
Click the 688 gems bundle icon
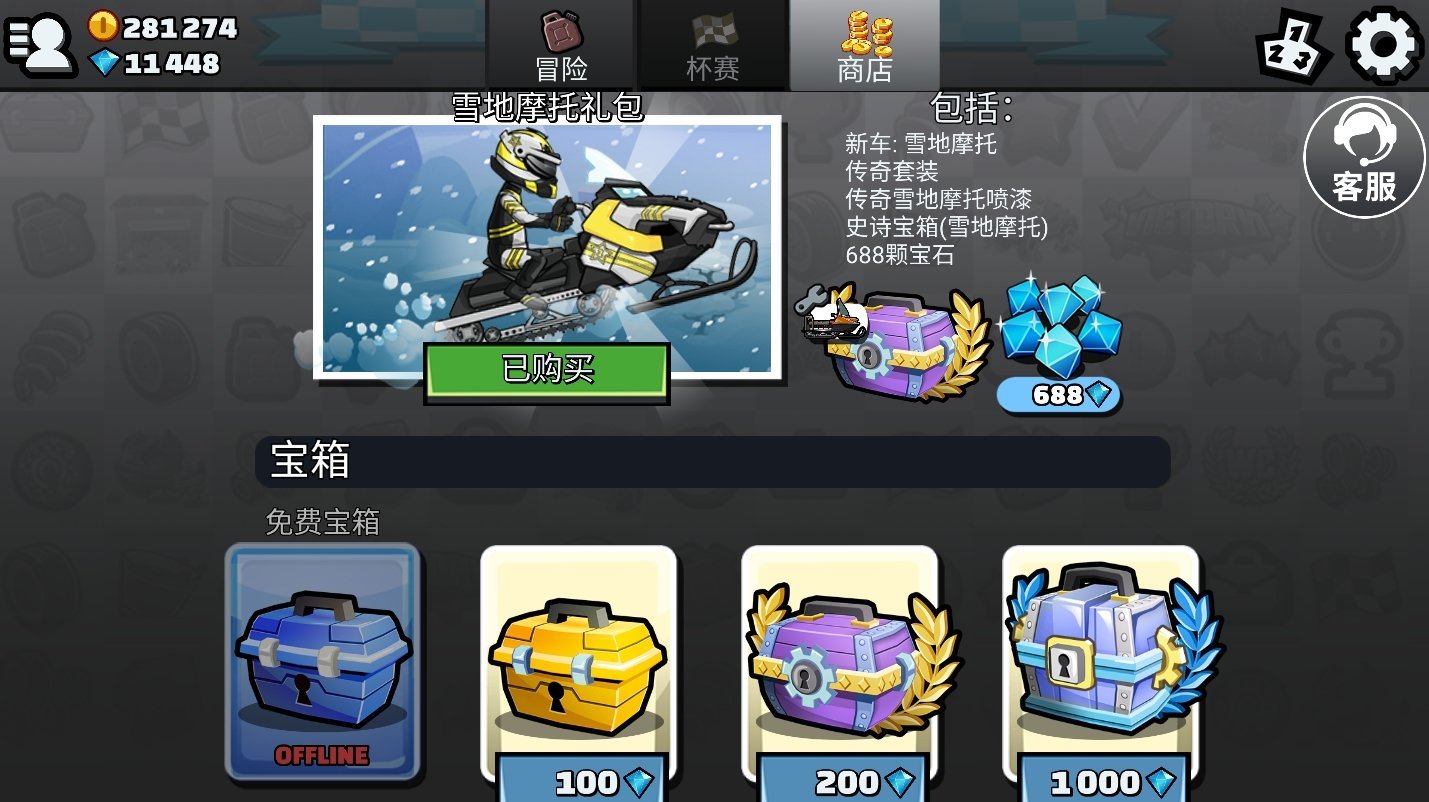pos(1060,330)
